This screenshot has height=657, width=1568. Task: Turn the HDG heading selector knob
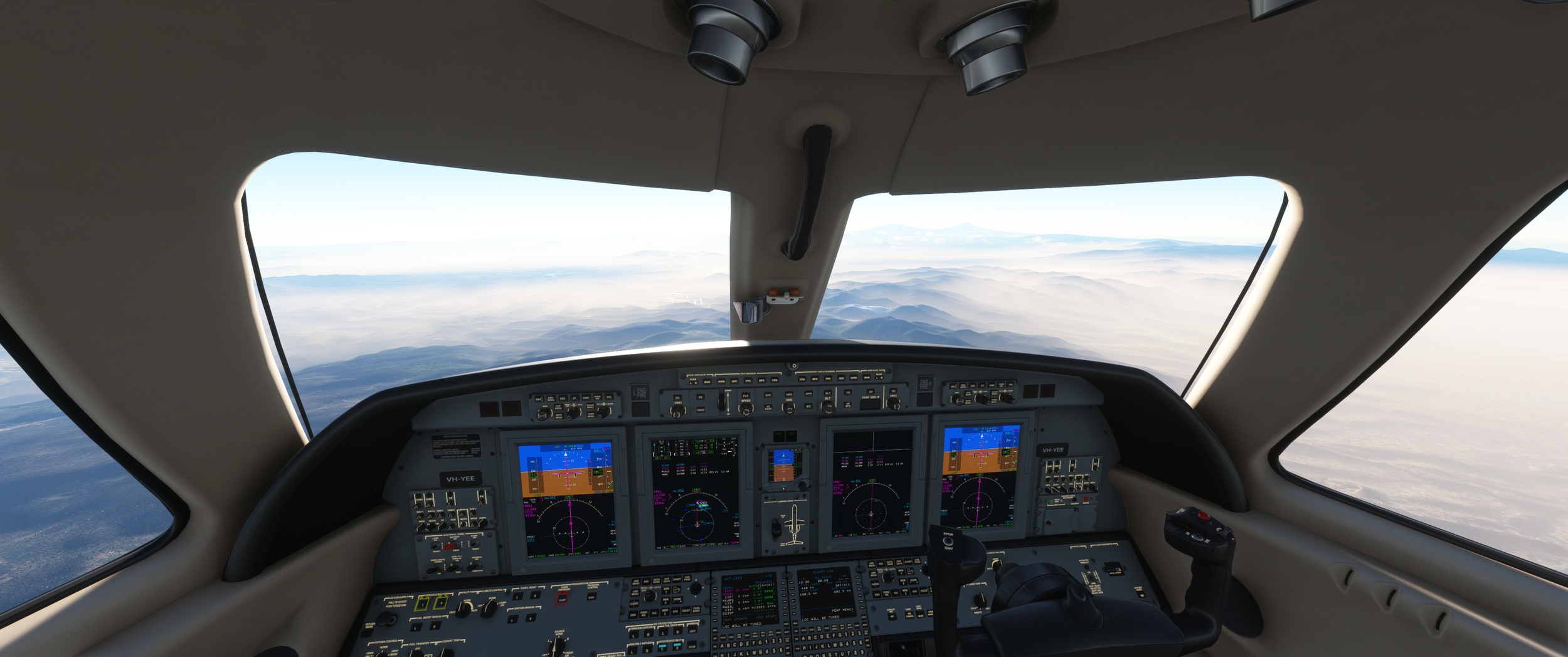tap(788, 408)
